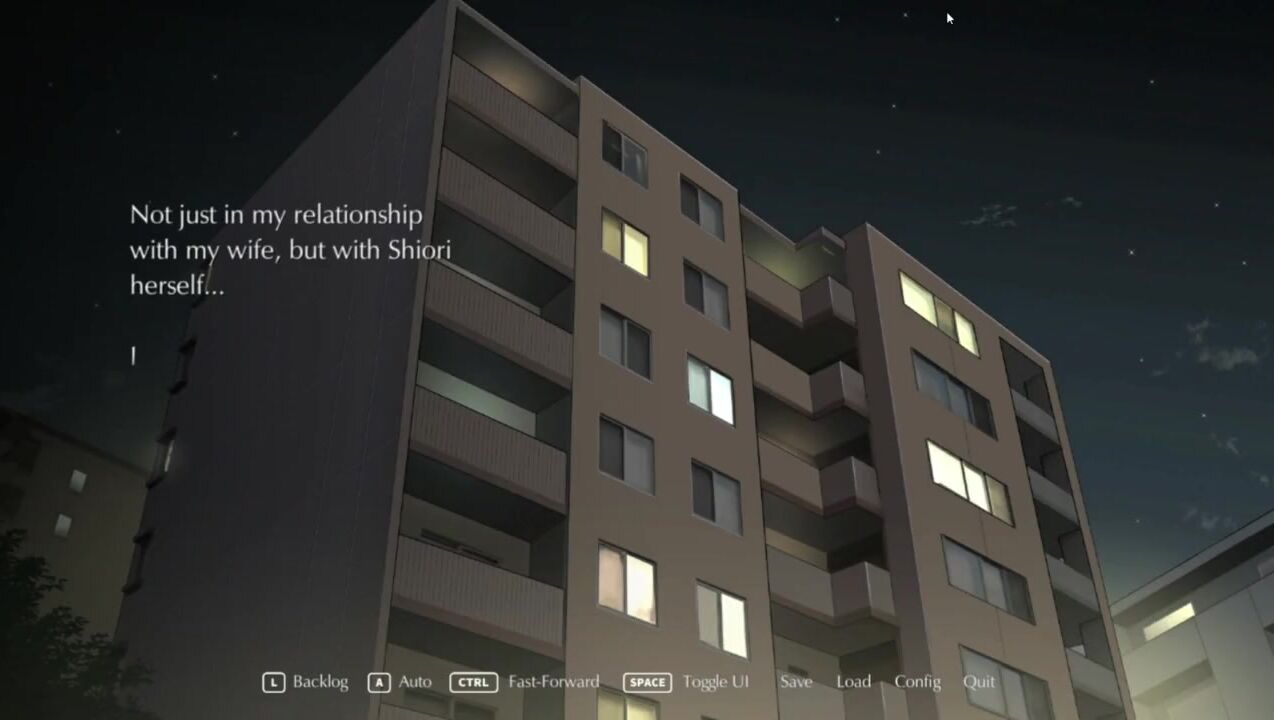Open the Config settings

tap(917, 682)
